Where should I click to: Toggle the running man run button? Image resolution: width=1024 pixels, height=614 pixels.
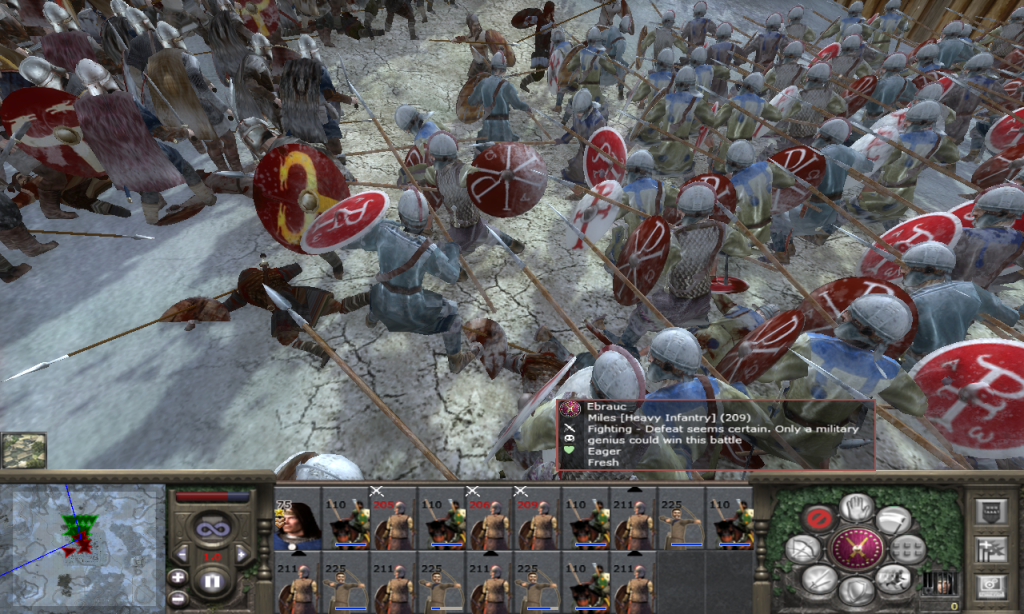(892, 578)
